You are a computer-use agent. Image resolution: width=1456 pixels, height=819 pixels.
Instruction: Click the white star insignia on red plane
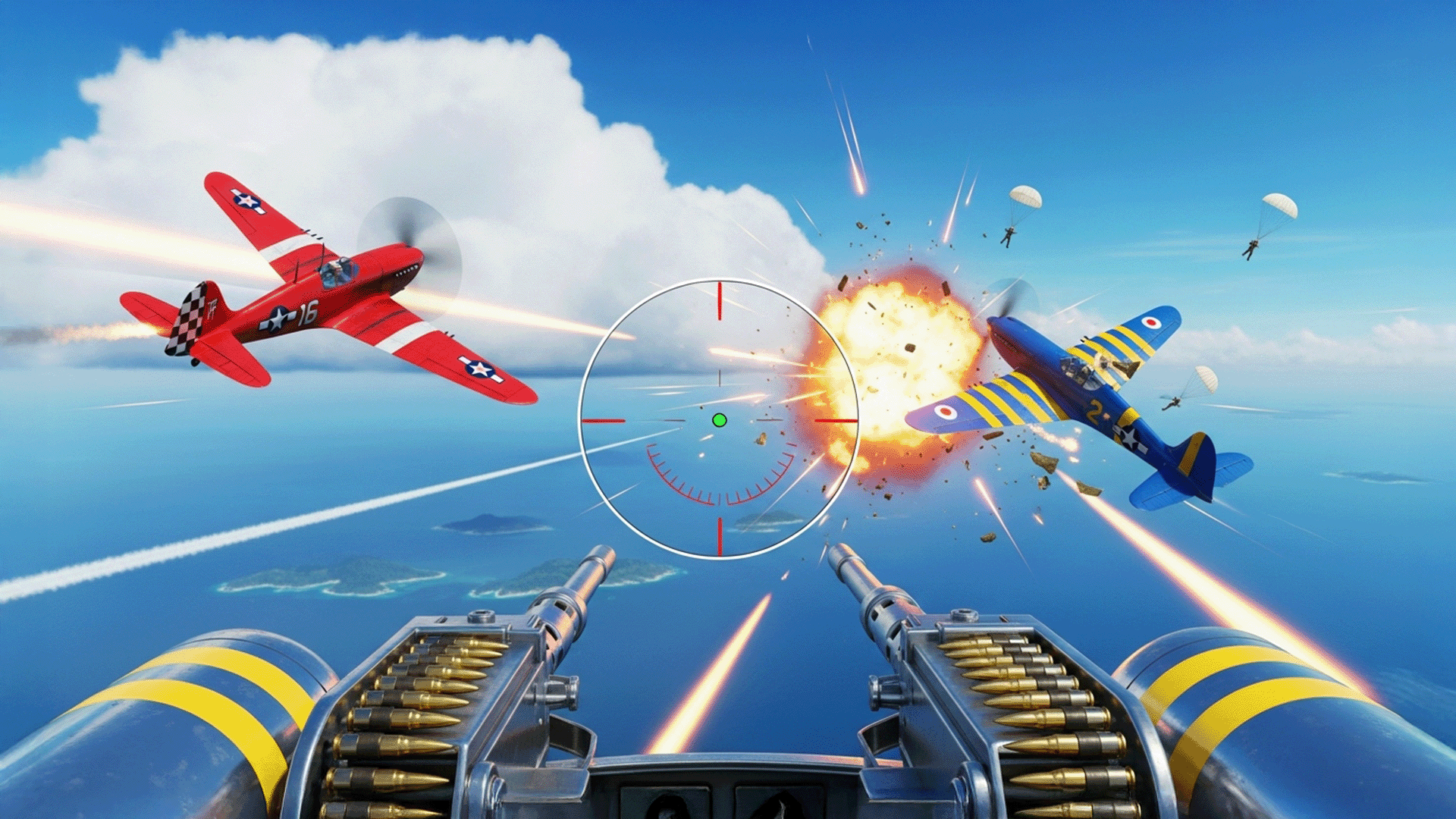point(278,317)
